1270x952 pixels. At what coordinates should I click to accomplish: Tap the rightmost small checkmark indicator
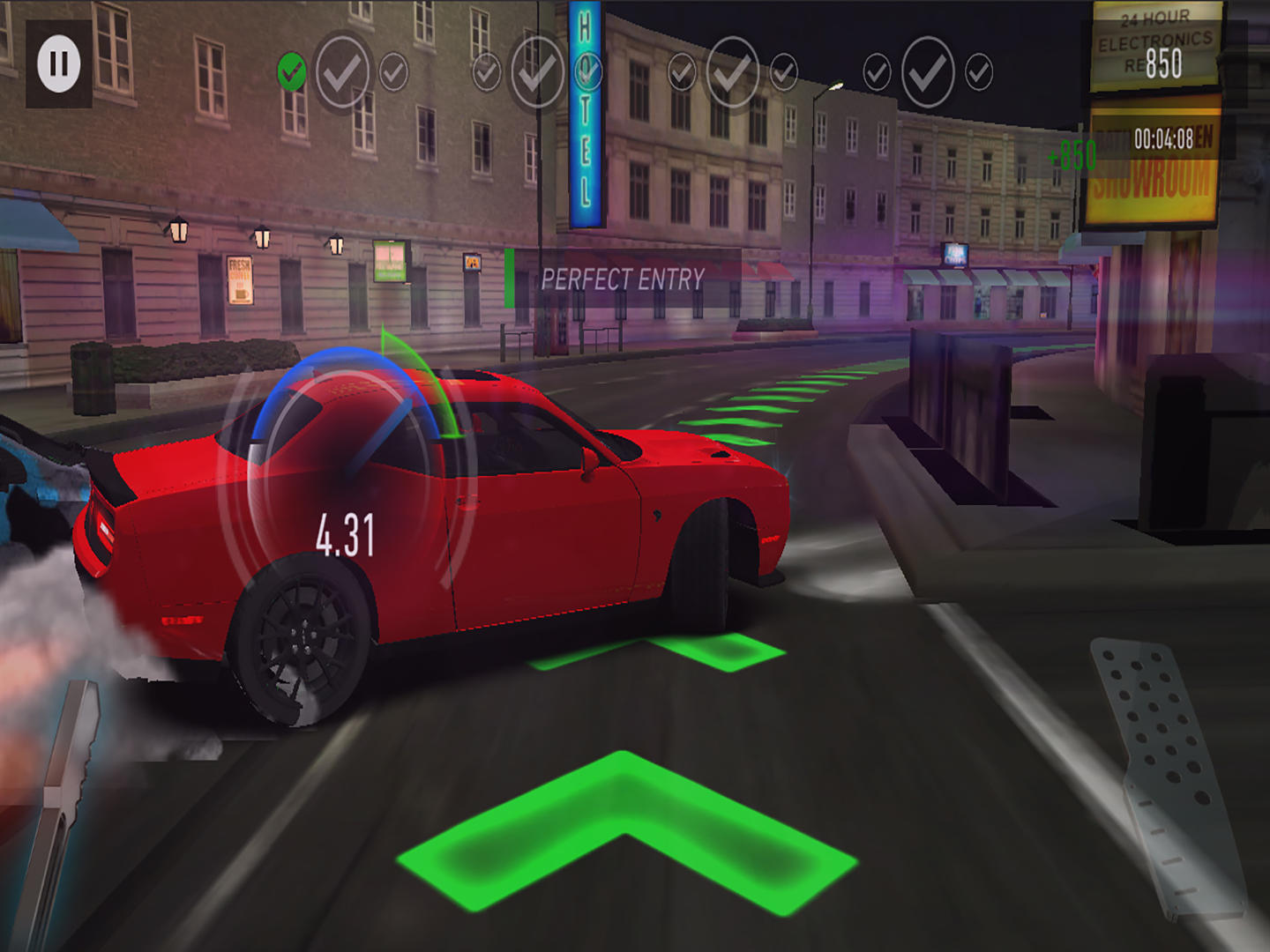click(x=977, y=71)
